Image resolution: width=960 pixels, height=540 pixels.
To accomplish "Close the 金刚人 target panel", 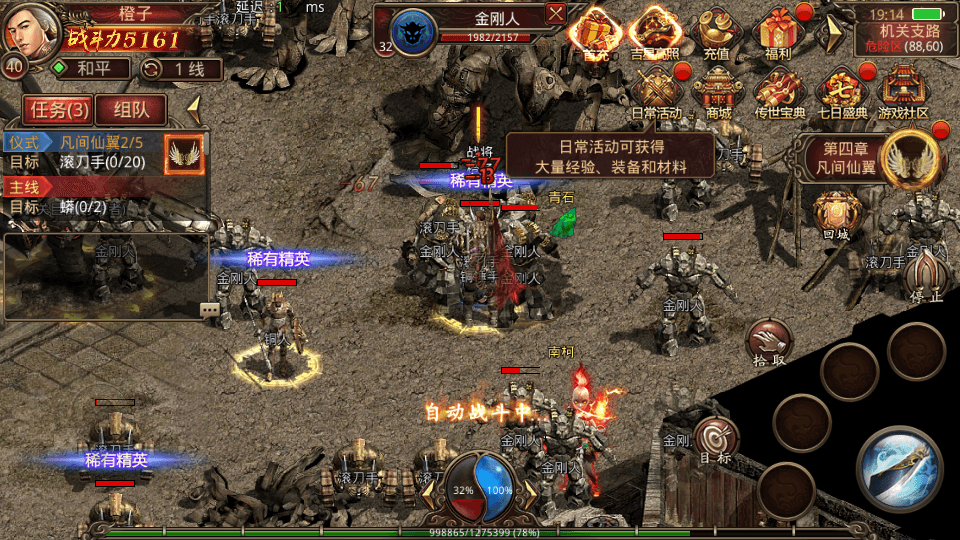I will coord(556,13).
